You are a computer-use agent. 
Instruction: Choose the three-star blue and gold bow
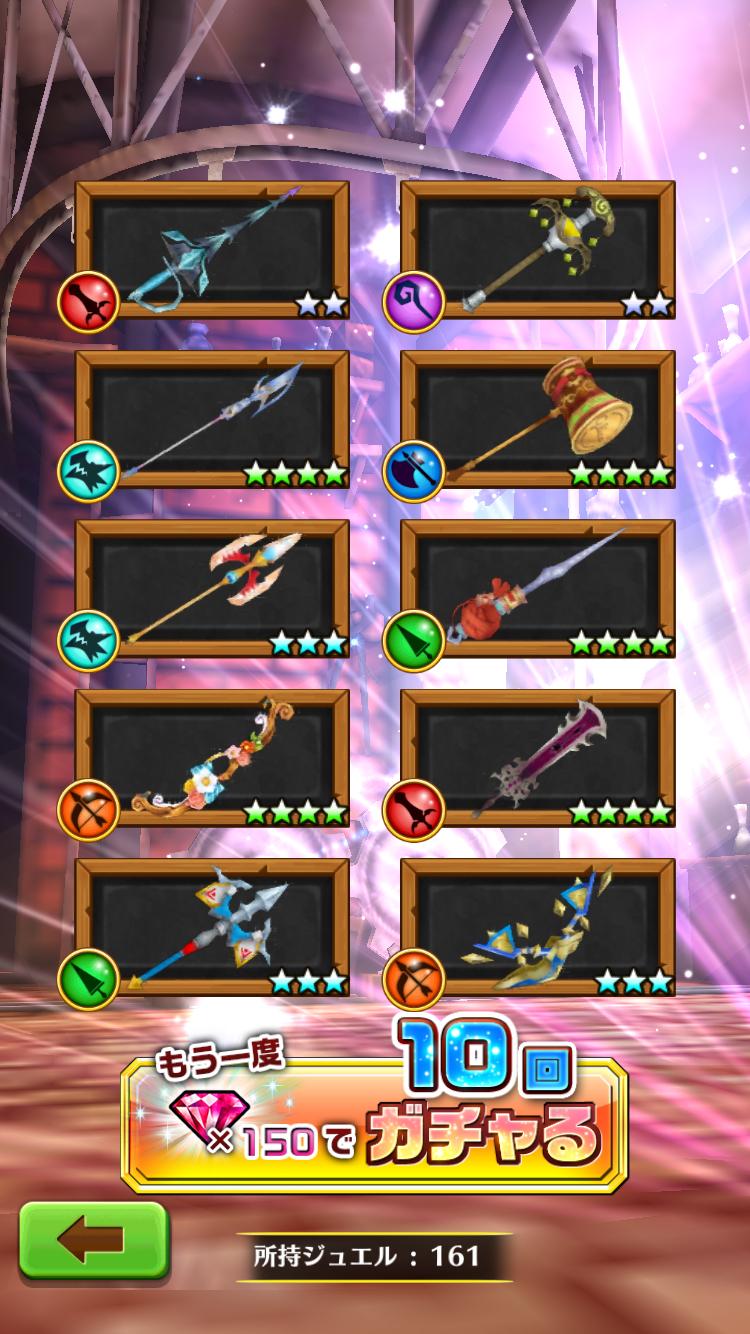(x=538, y=927)
